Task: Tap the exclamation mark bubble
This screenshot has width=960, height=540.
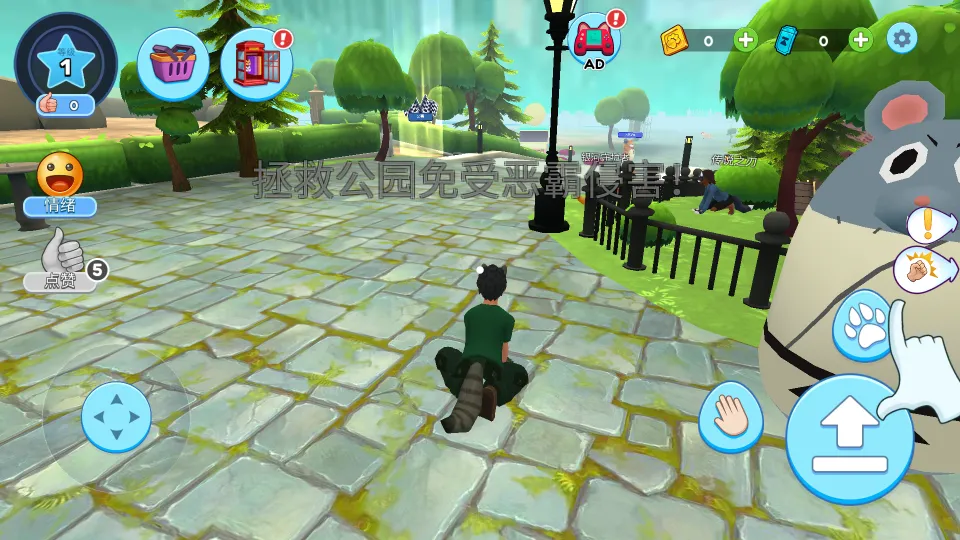Action: [x=928, y=223]
